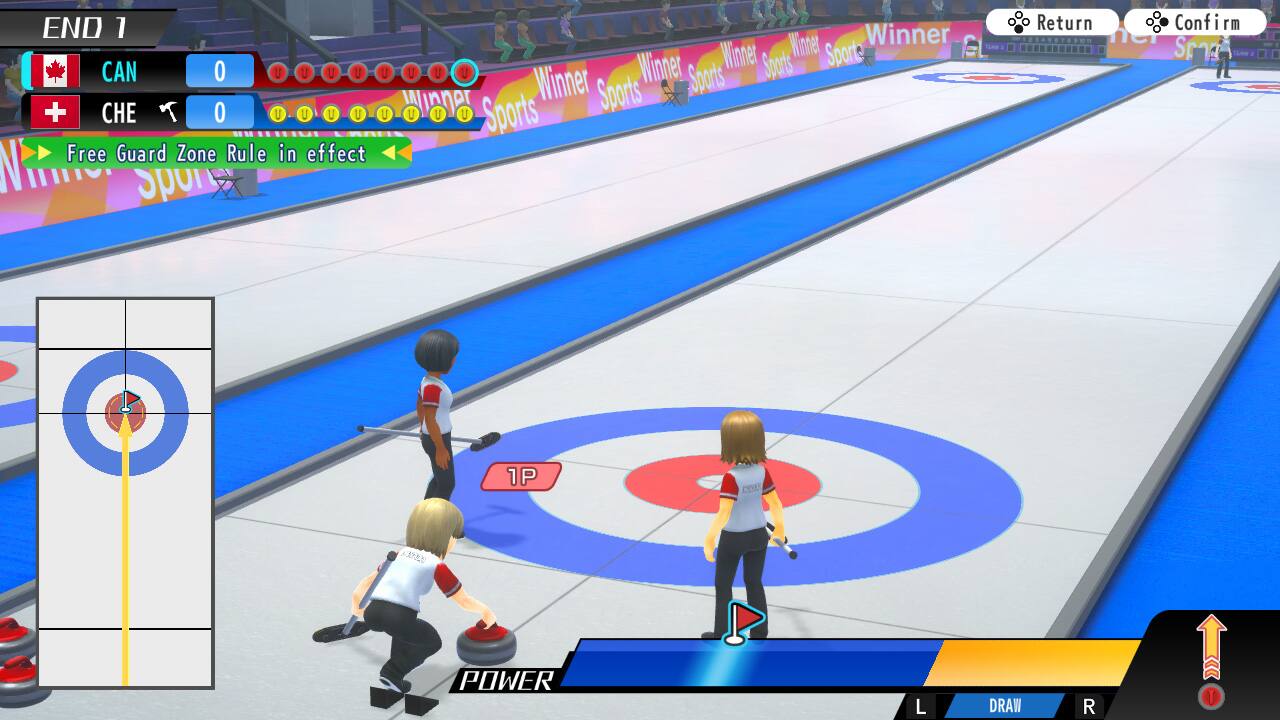
Task: Click the right arrows on the Free Guard banner
Action: pyautogui.click(x=395, y=154)
